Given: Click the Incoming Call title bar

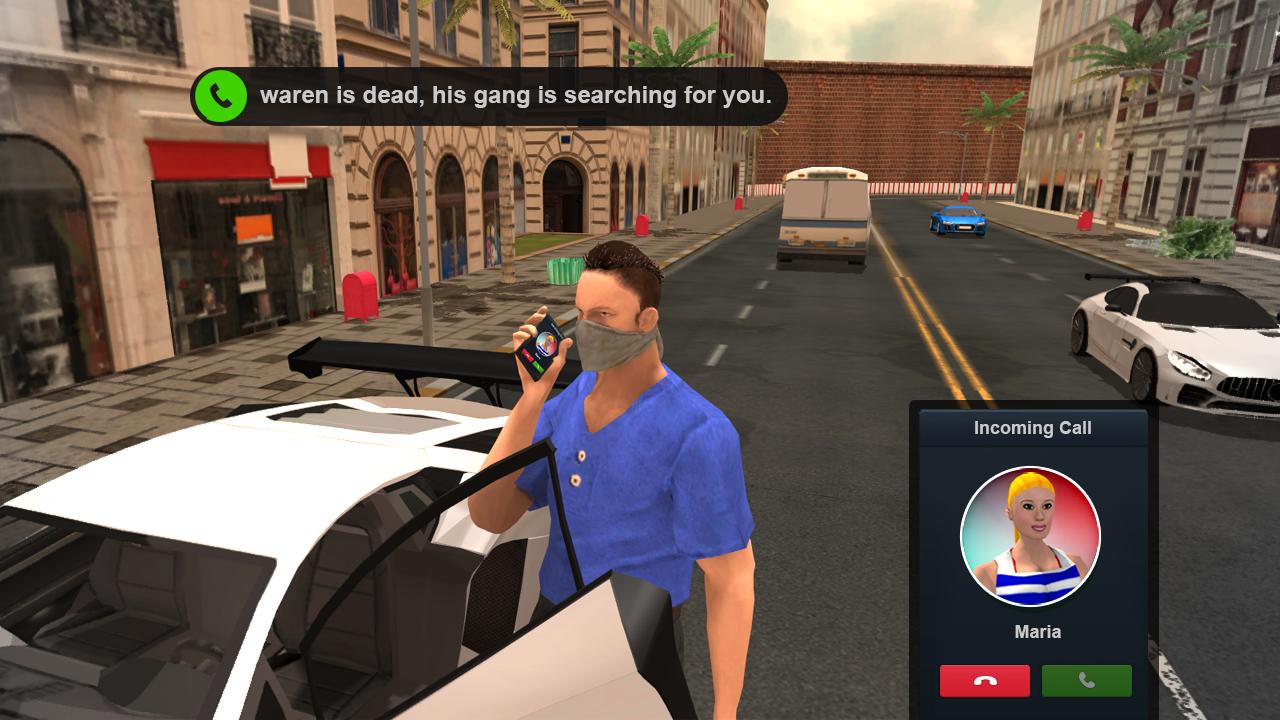Looking at the screenshot, I should coord(1031,427).
